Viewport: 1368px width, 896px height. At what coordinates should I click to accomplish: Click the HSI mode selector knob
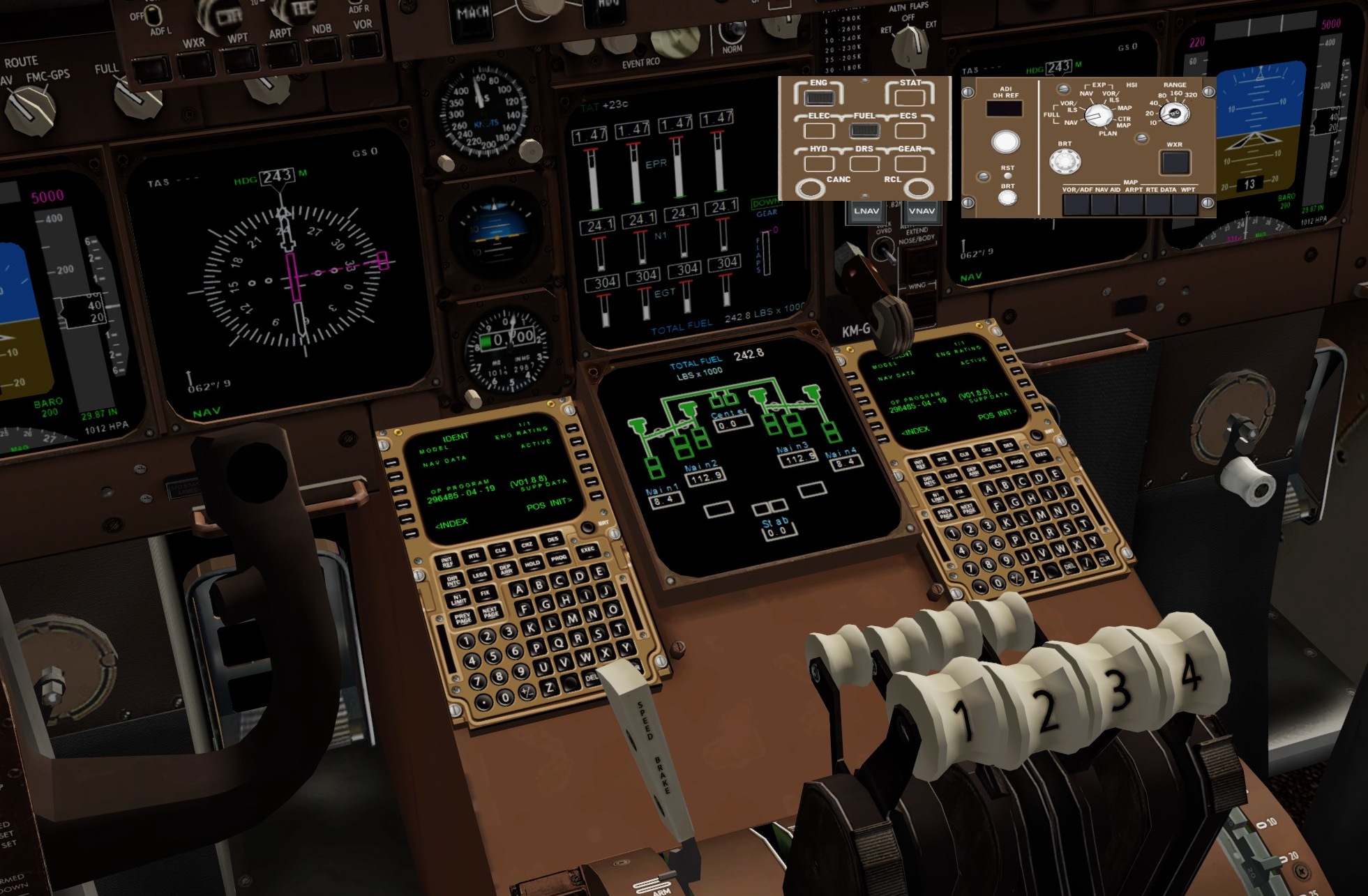coord(1098,115)
